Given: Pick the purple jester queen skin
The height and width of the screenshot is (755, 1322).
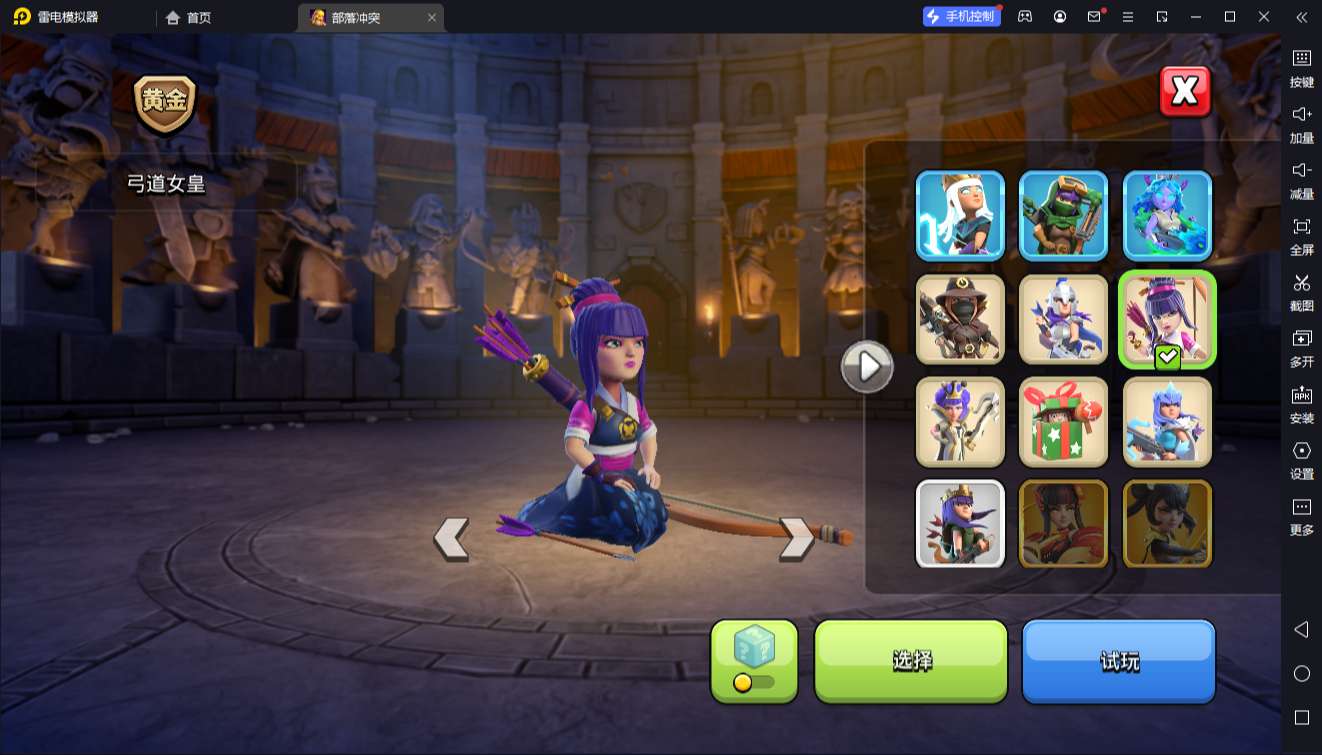Looking at the screenshot, I should 960,422.
